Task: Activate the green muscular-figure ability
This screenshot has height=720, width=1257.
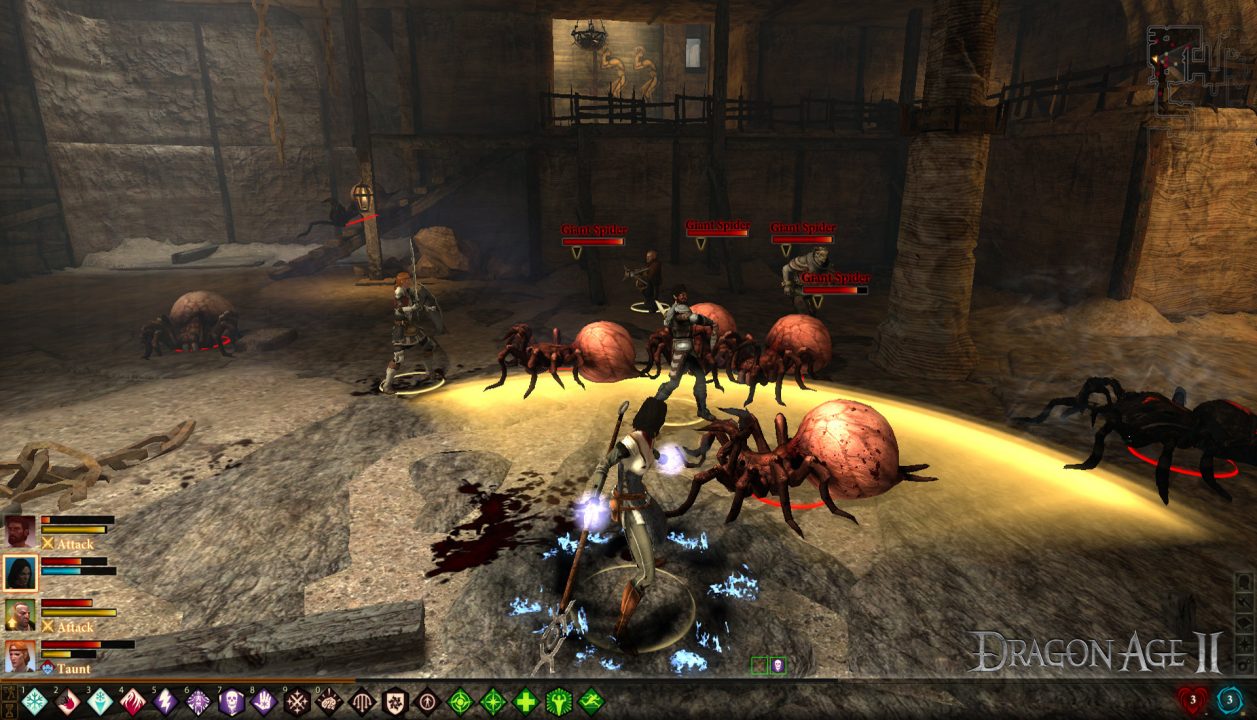Action: 558,701
